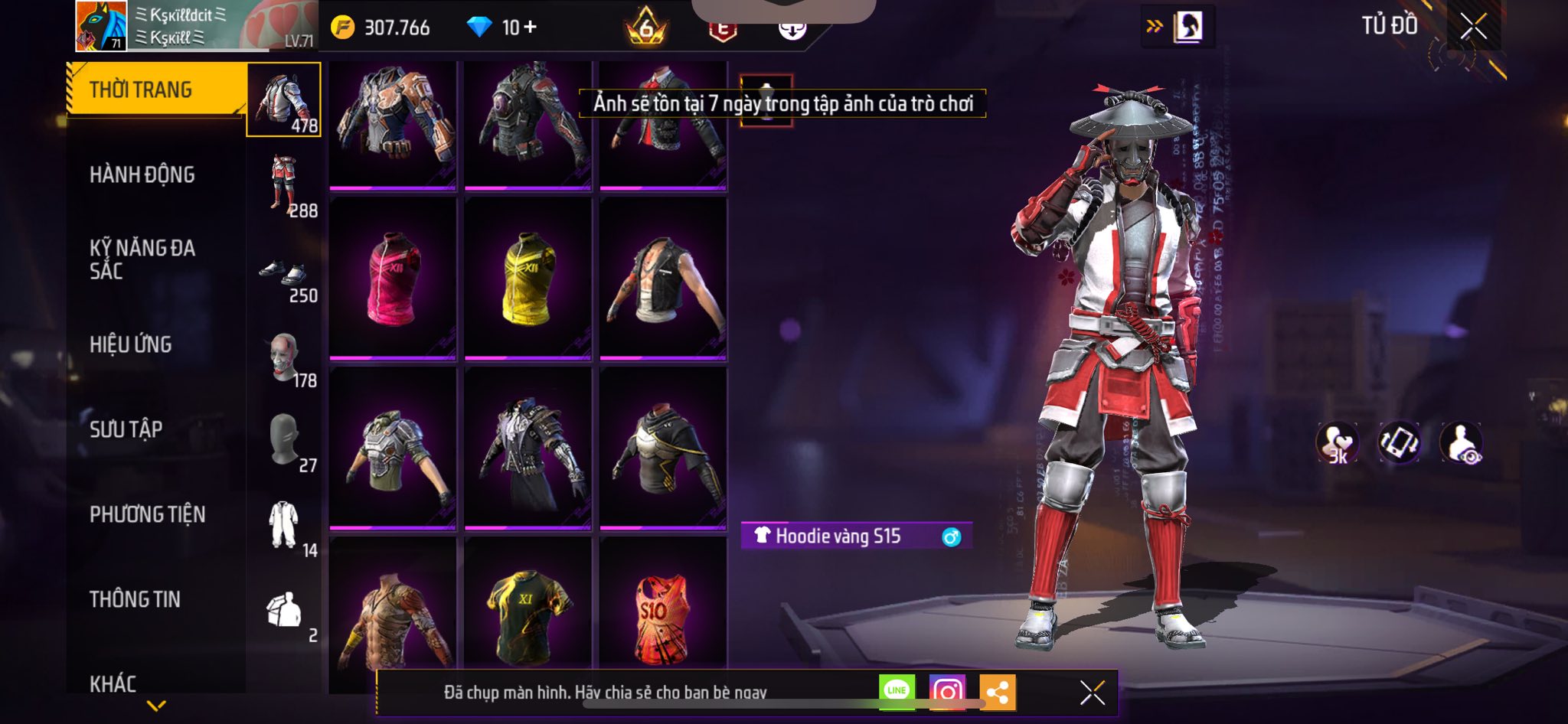The image size is (1568, 724).
Task: Share the screenshot via LINE
Action: pyautogui.click(x=897, y=691)
